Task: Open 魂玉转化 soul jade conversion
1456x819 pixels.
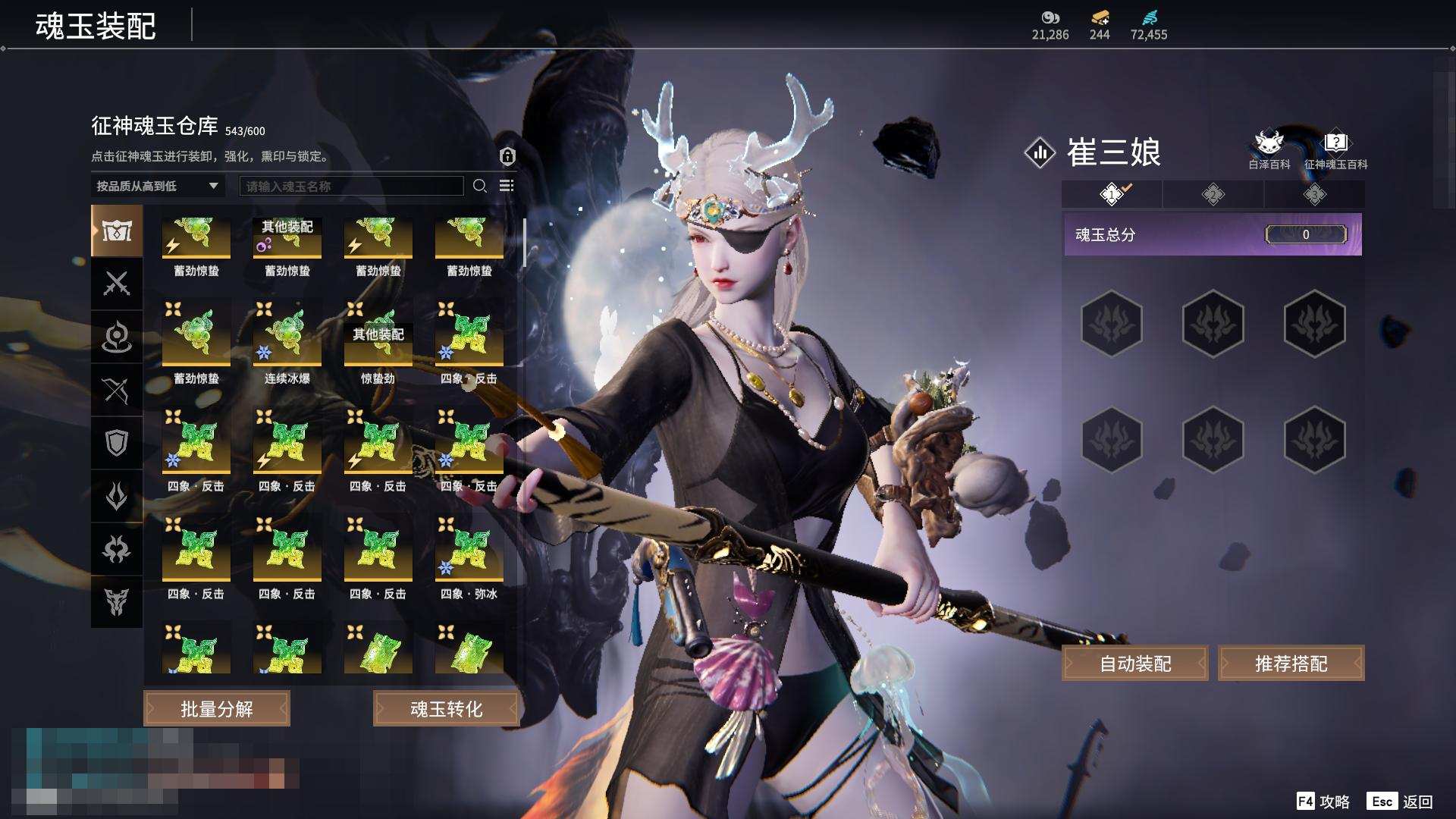Action: coord(446,708)
